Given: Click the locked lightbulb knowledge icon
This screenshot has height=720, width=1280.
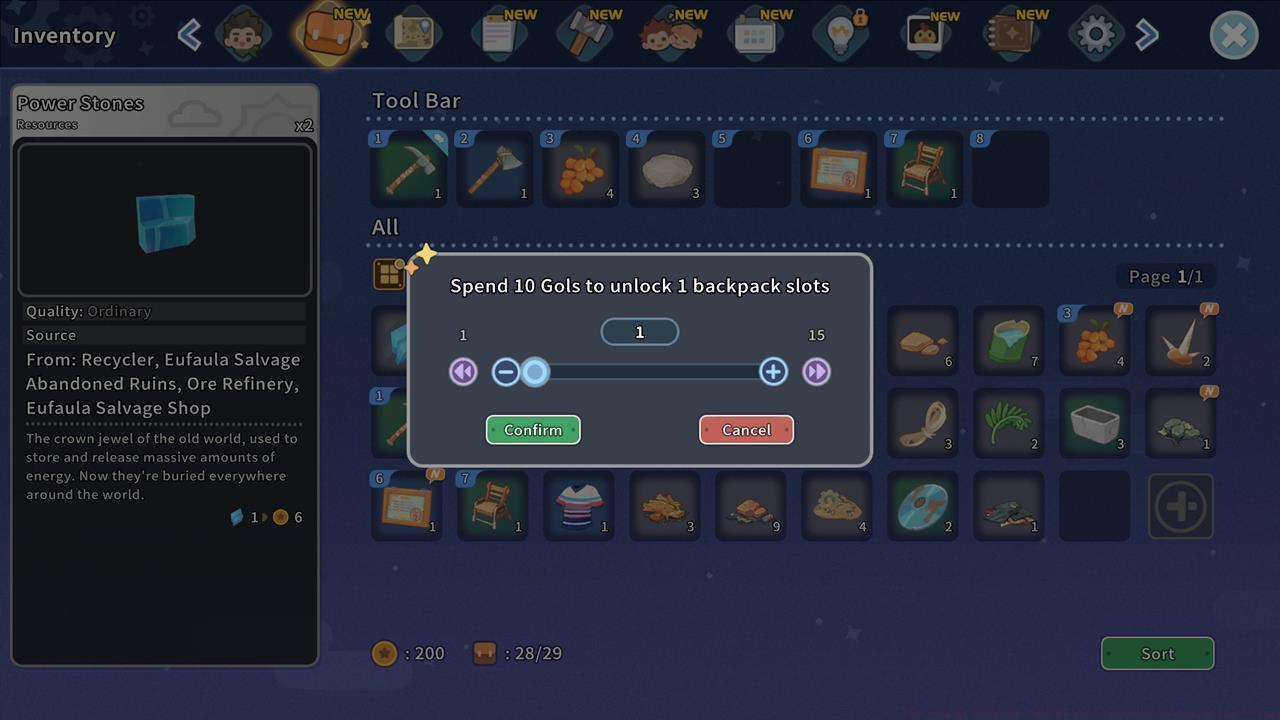Looking at the screenshot, I should pyautogui.click(x=840, y=33).
